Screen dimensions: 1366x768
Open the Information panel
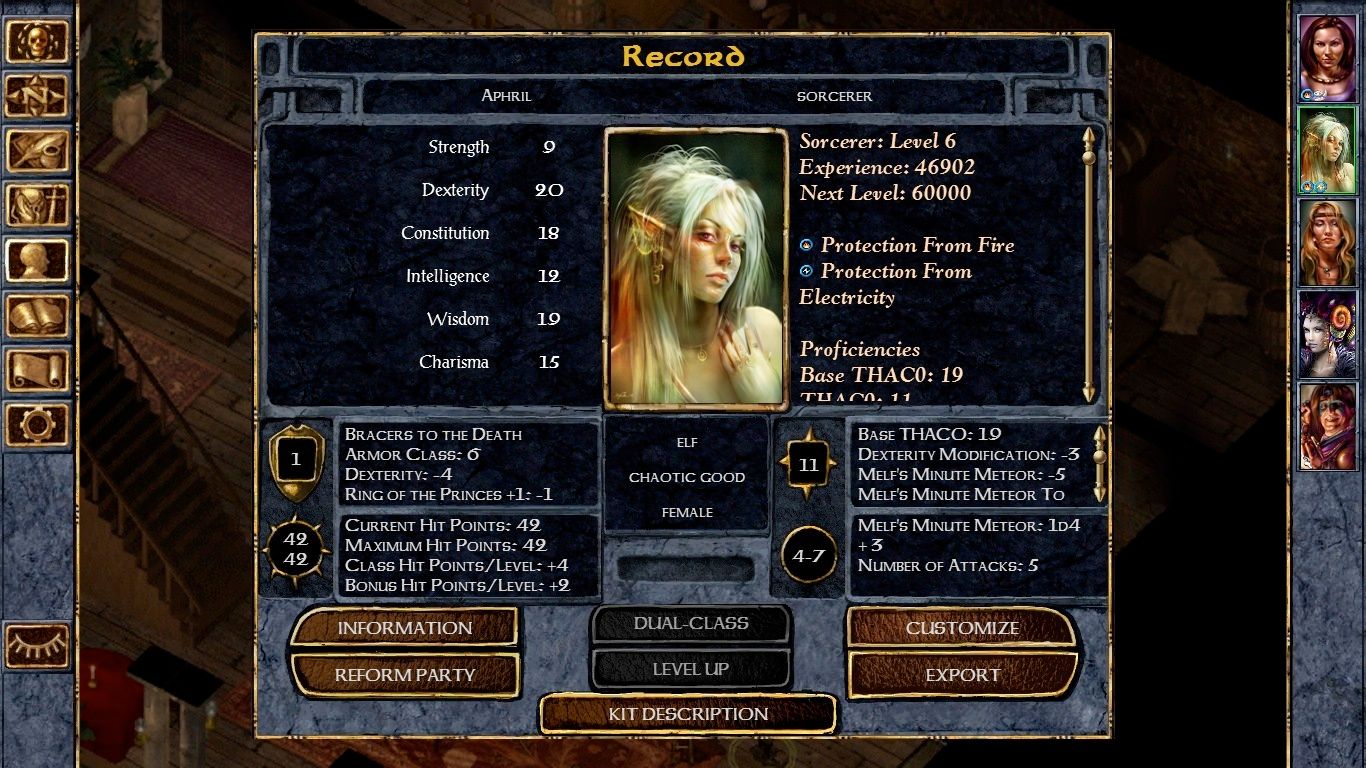click(404, 628)
